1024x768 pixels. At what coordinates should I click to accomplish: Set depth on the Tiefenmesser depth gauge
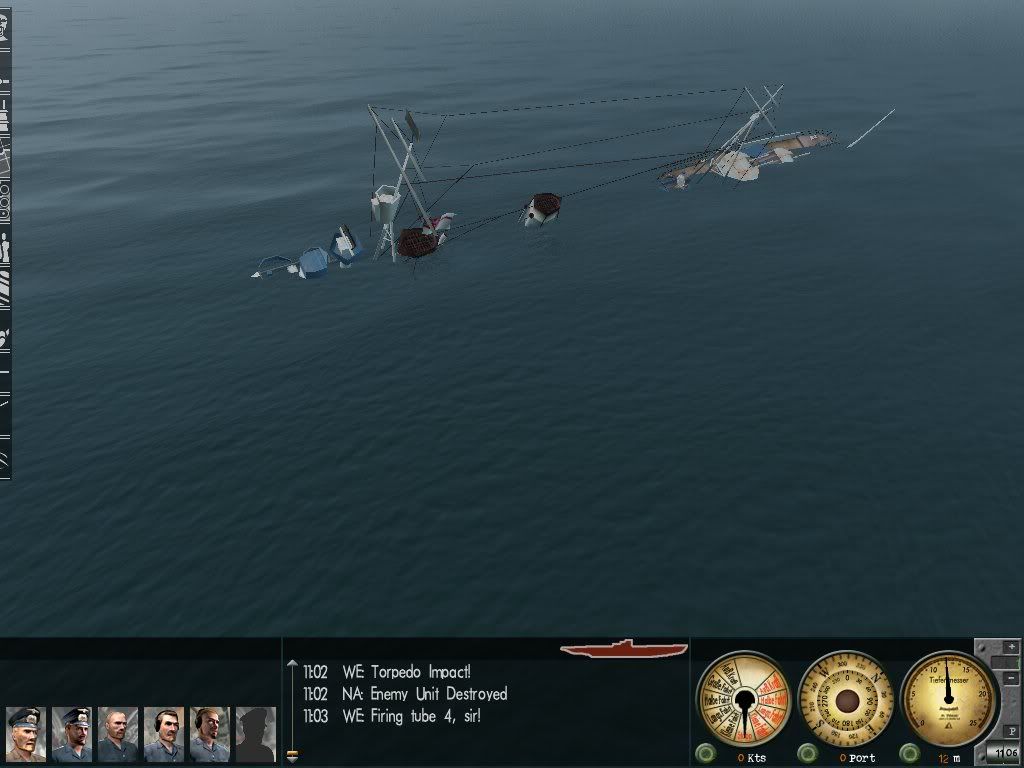click(947, 695)
